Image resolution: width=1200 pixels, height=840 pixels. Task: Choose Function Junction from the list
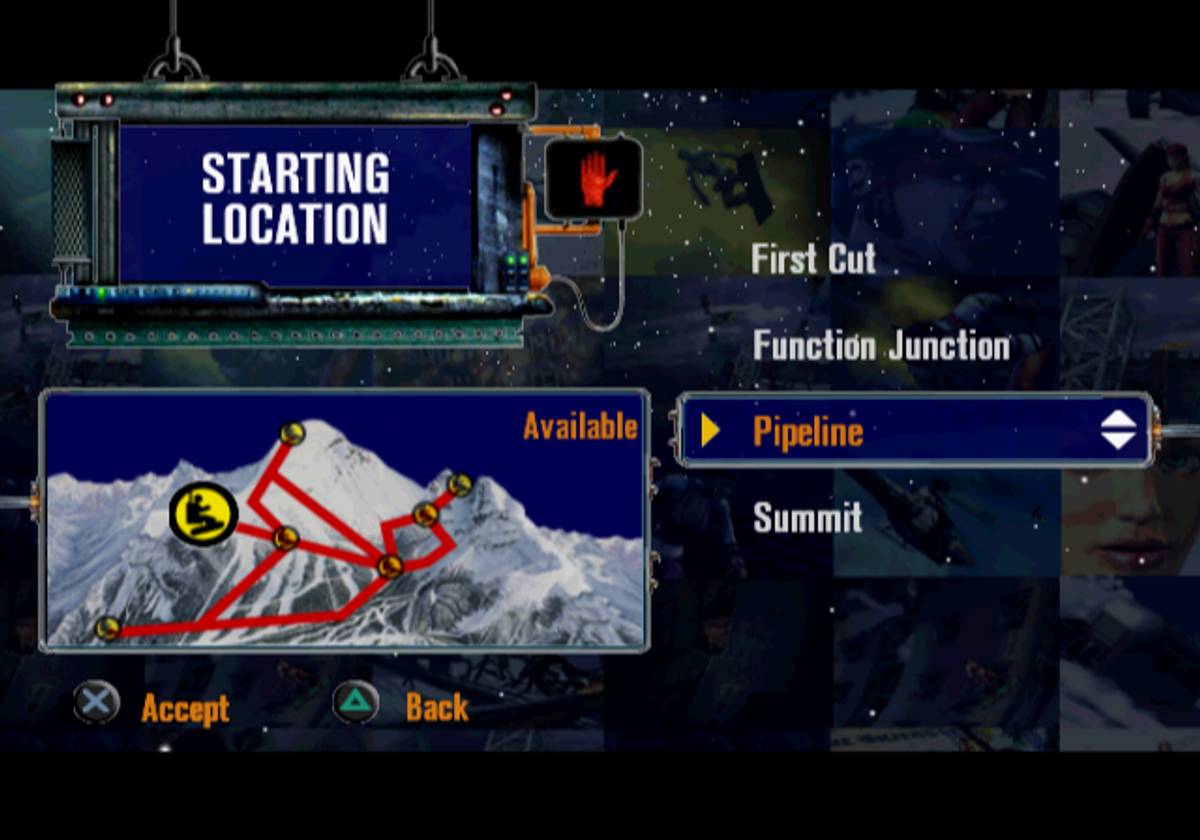click(x=881, y=346)
